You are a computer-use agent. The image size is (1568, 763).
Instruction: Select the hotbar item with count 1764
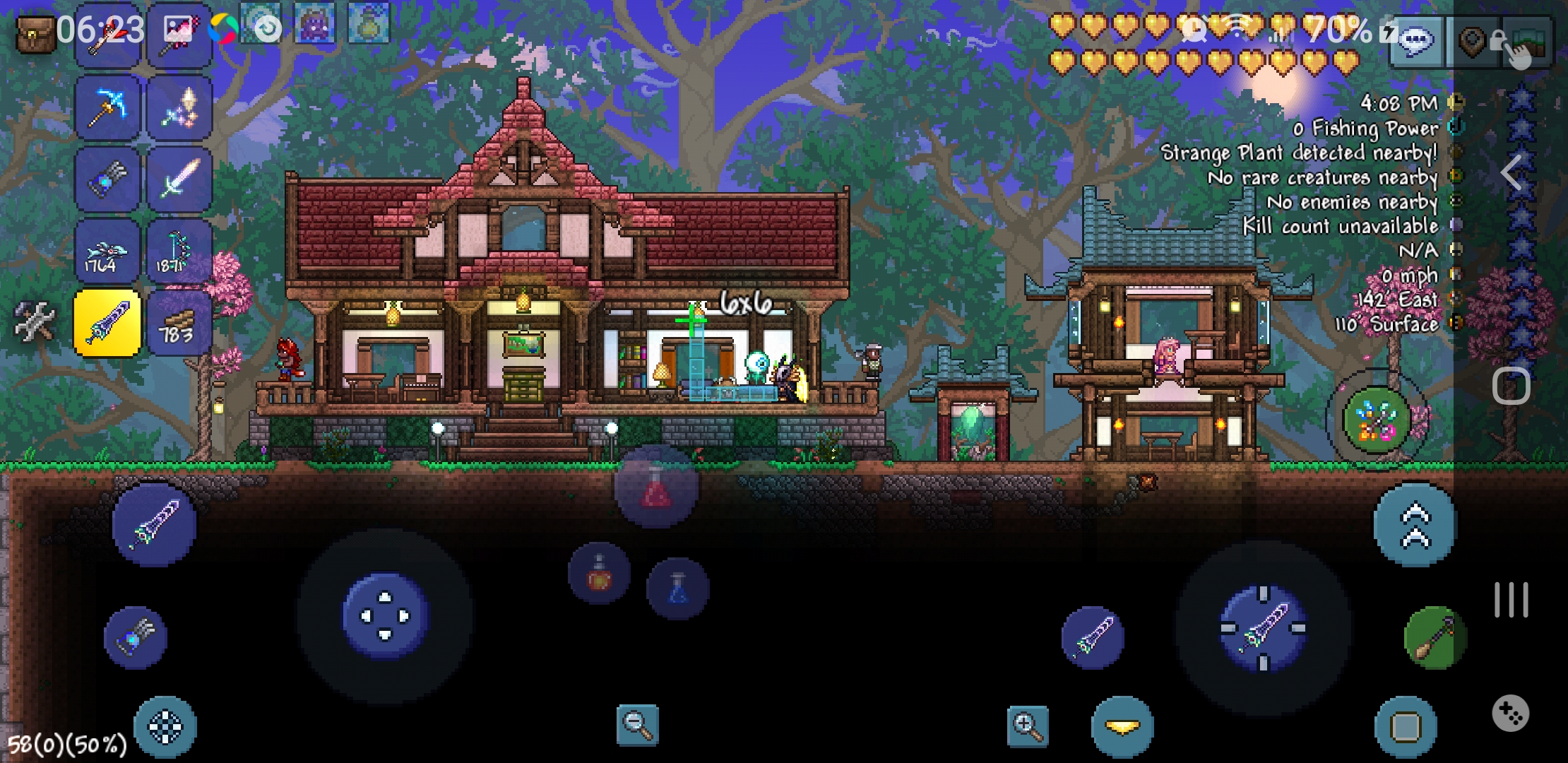pos(108,252)
